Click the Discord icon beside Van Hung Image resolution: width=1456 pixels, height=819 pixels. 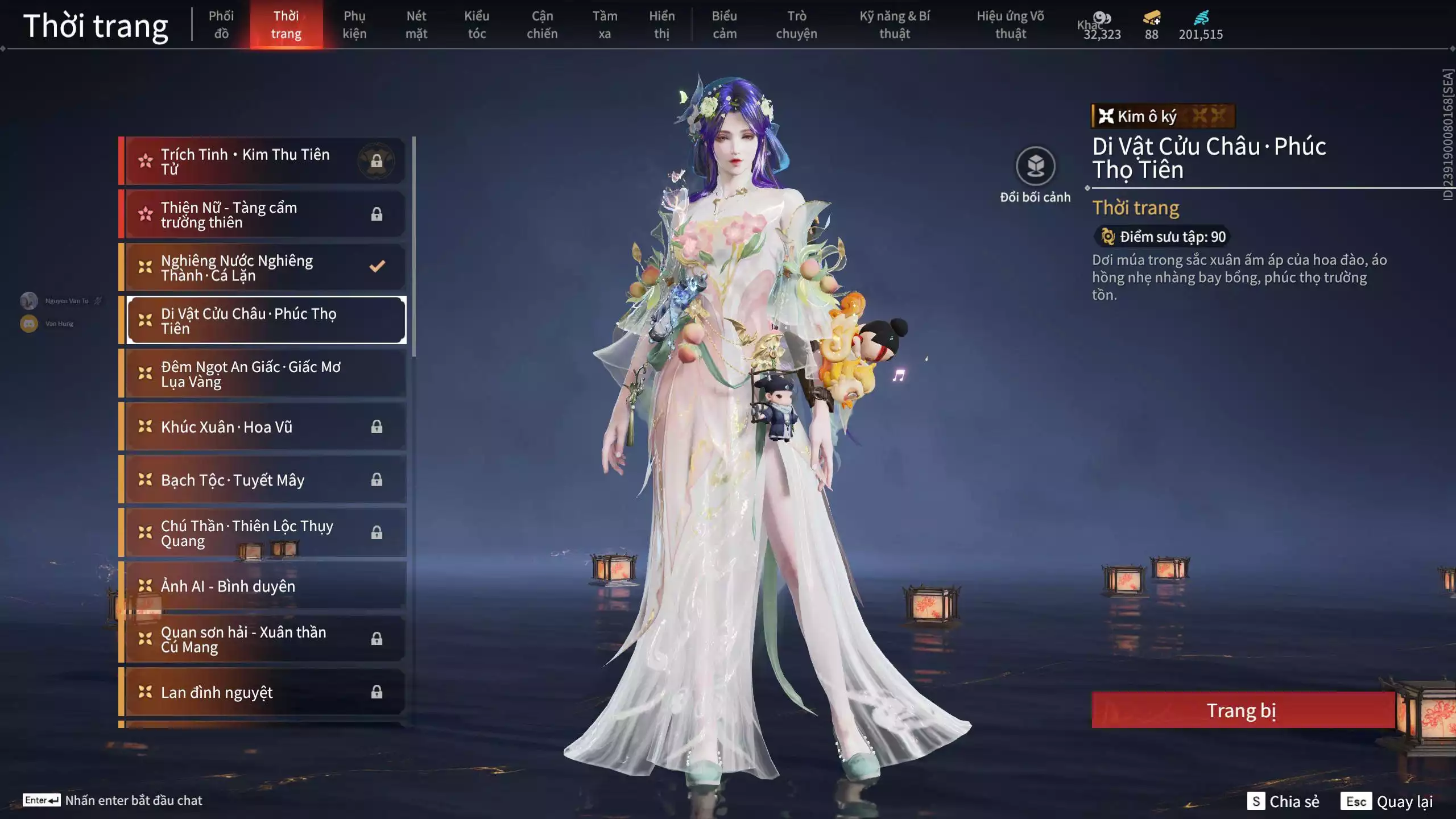[28, 322]
